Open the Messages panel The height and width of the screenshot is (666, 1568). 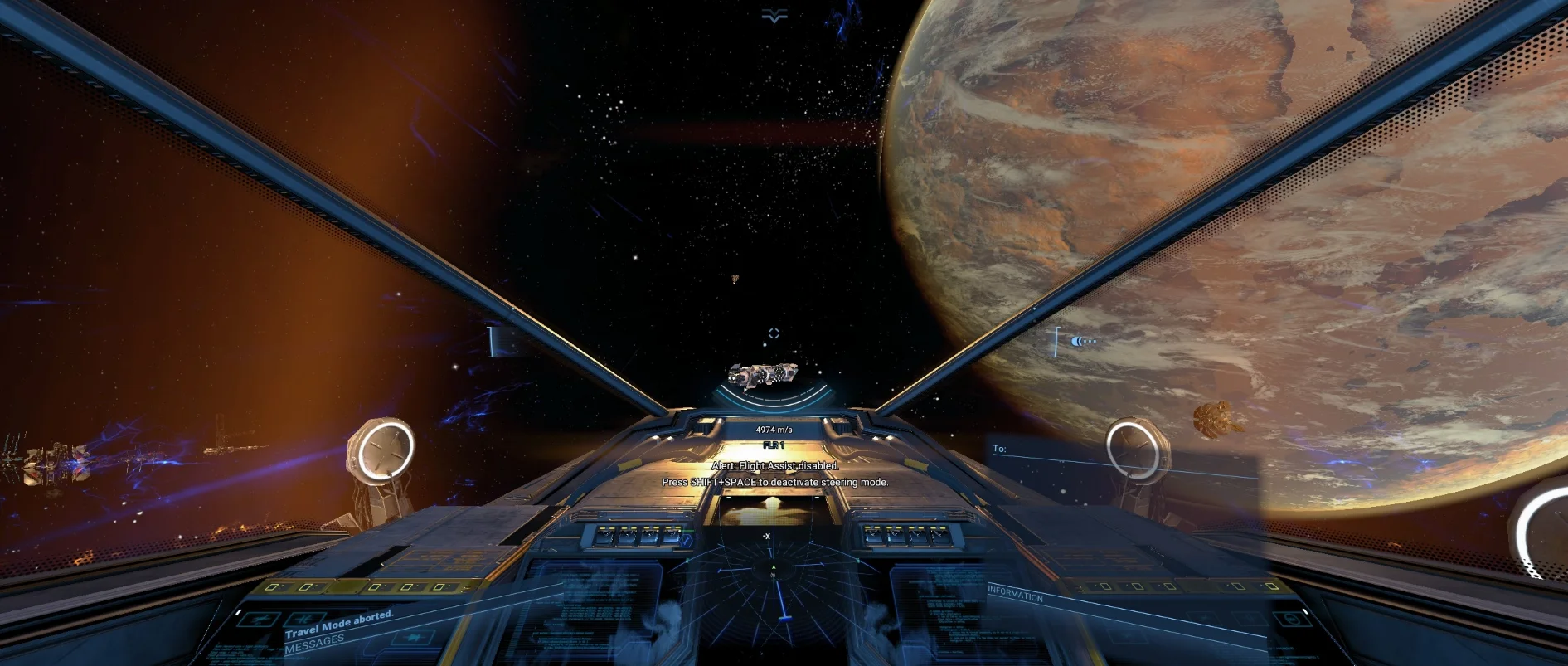314,642
